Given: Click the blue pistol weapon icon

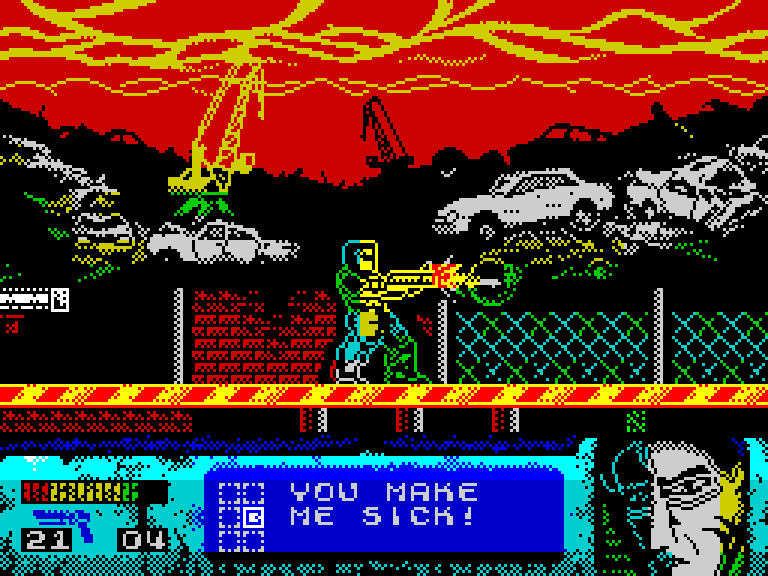Looking at the screenshot, I should 63,519.
